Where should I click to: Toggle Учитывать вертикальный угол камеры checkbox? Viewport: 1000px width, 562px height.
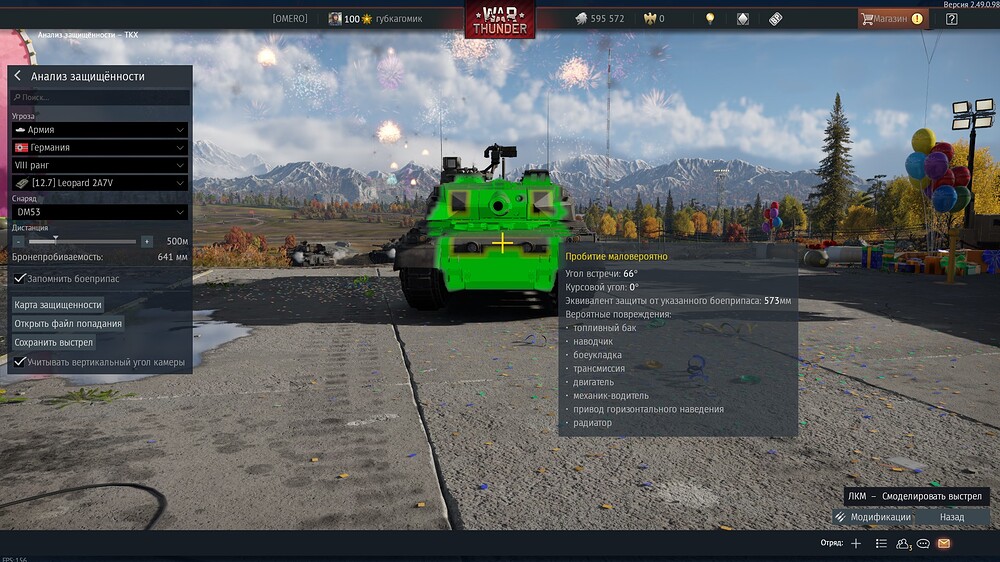coord(20,362)
